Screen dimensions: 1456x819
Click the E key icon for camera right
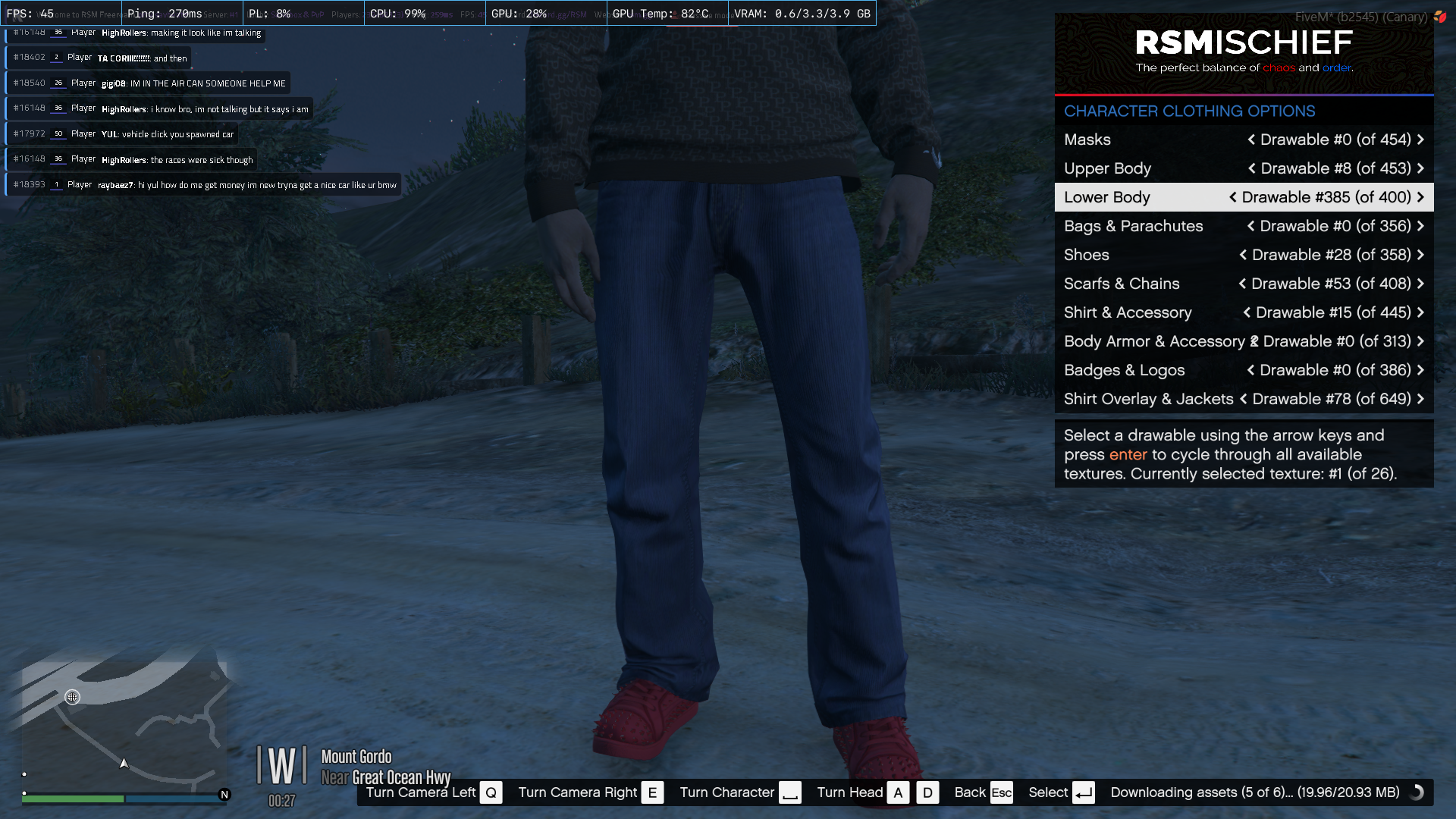[x=652, y=792]
